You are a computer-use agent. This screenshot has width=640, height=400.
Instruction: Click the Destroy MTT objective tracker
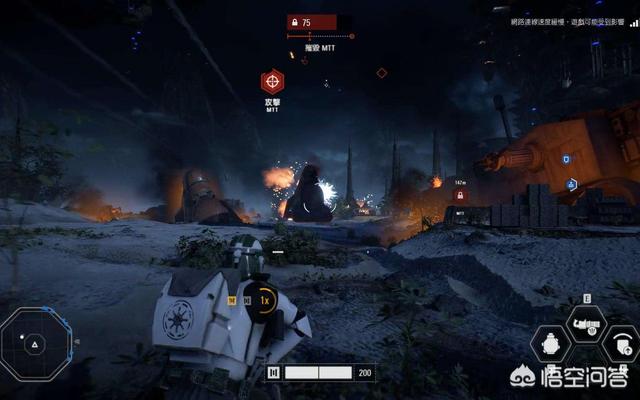click(x=313, y=47)
